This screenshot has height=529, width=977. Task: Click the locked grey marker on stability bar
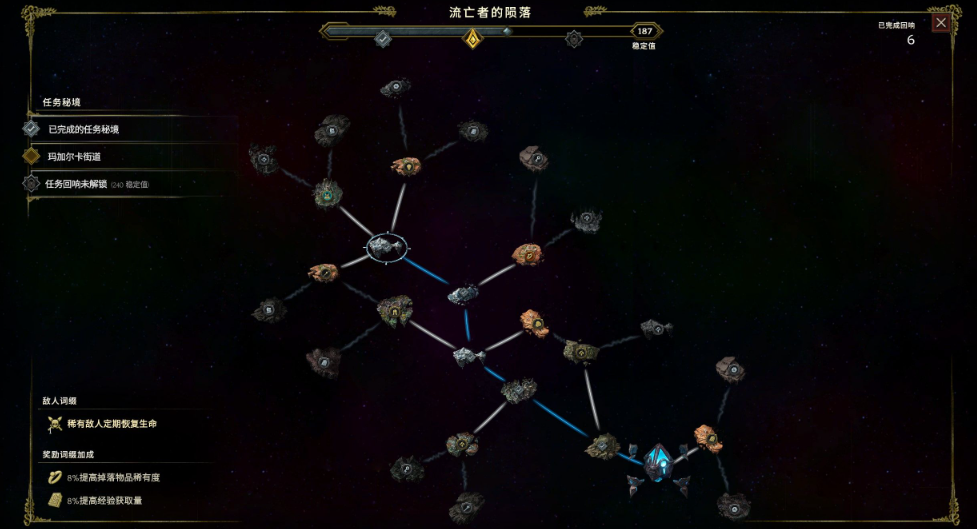574,39
